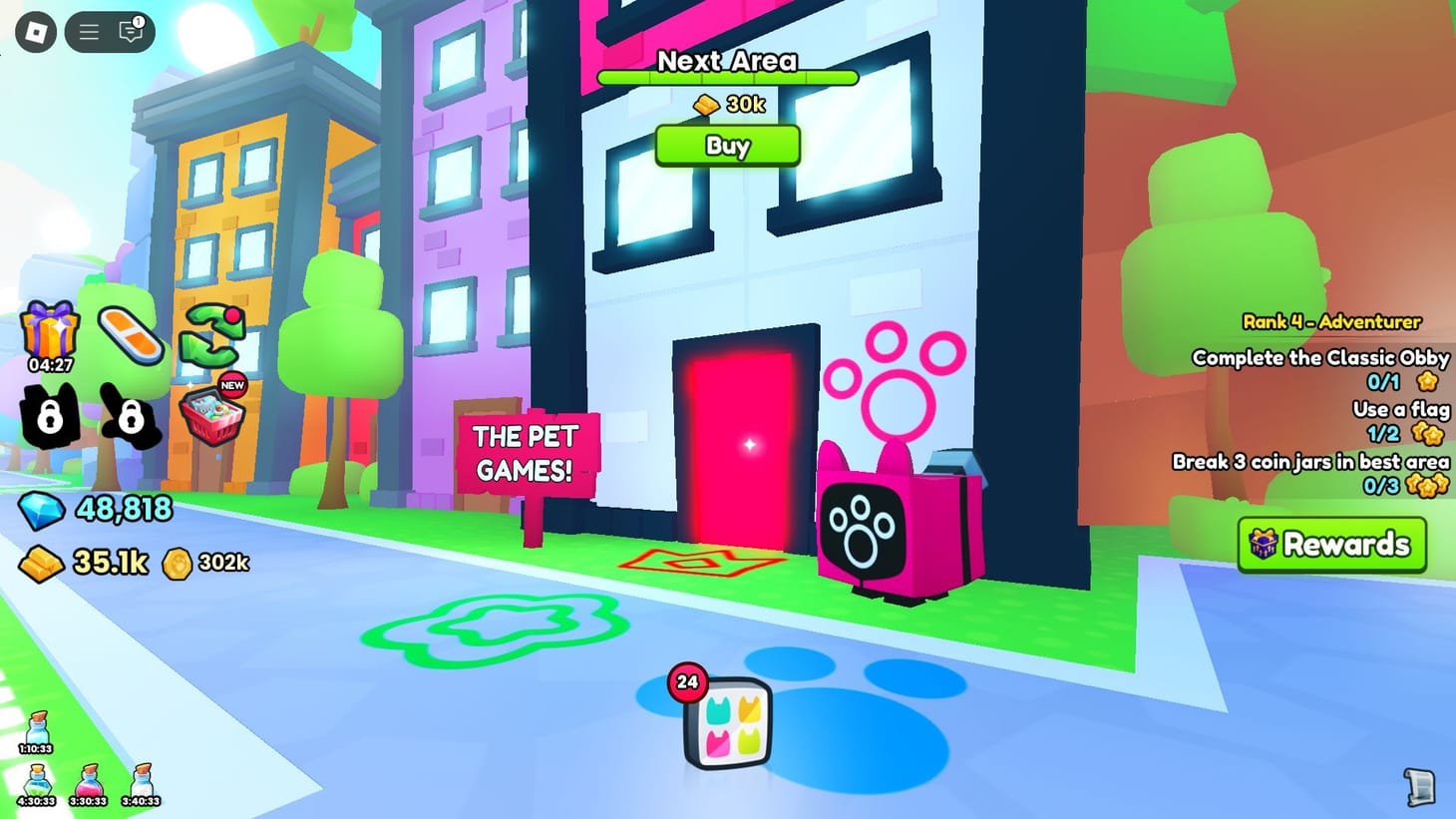Click the left locked pet slot

pos(48,418)
